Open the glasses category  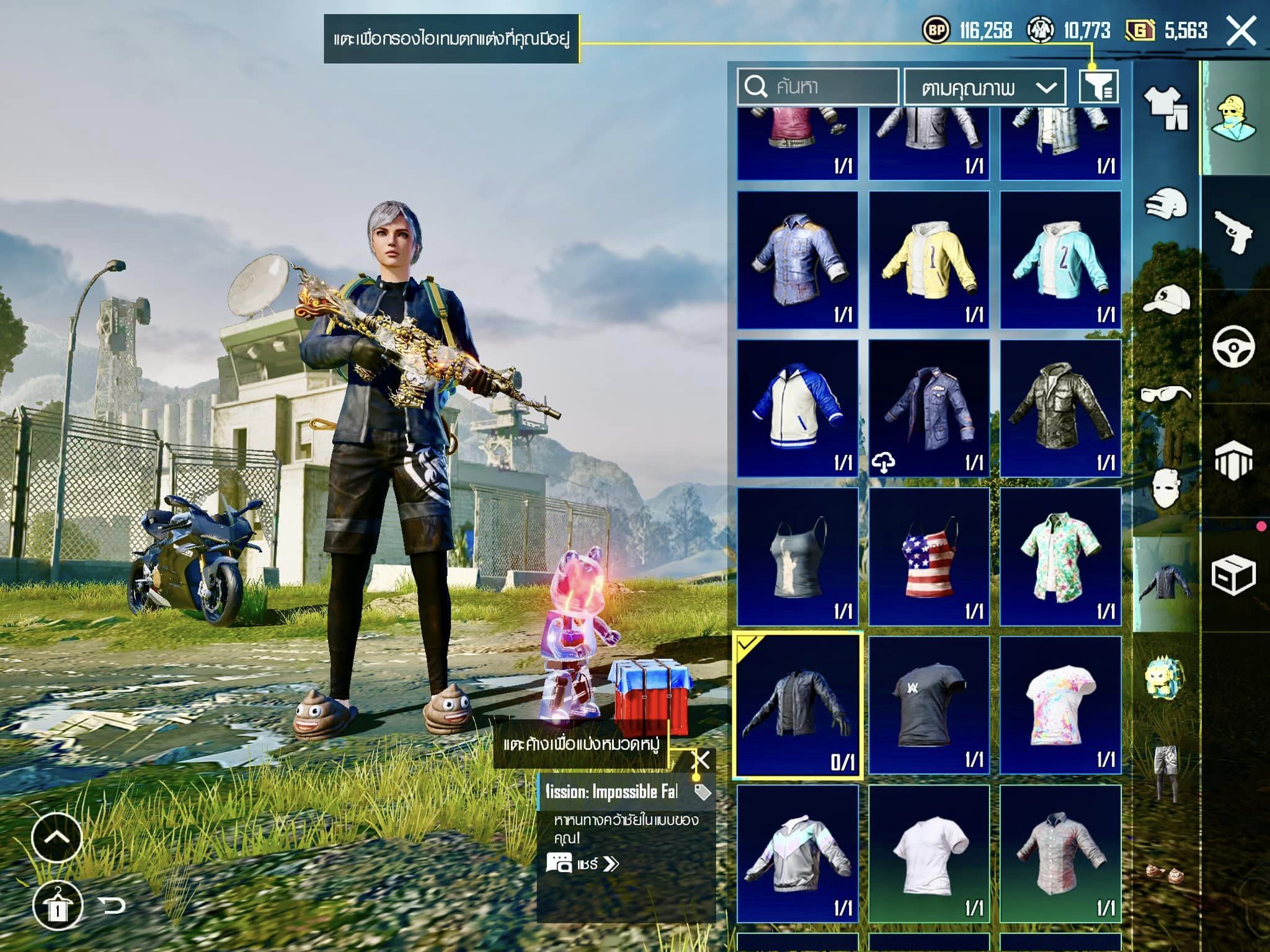click(x=1166, y=394)
